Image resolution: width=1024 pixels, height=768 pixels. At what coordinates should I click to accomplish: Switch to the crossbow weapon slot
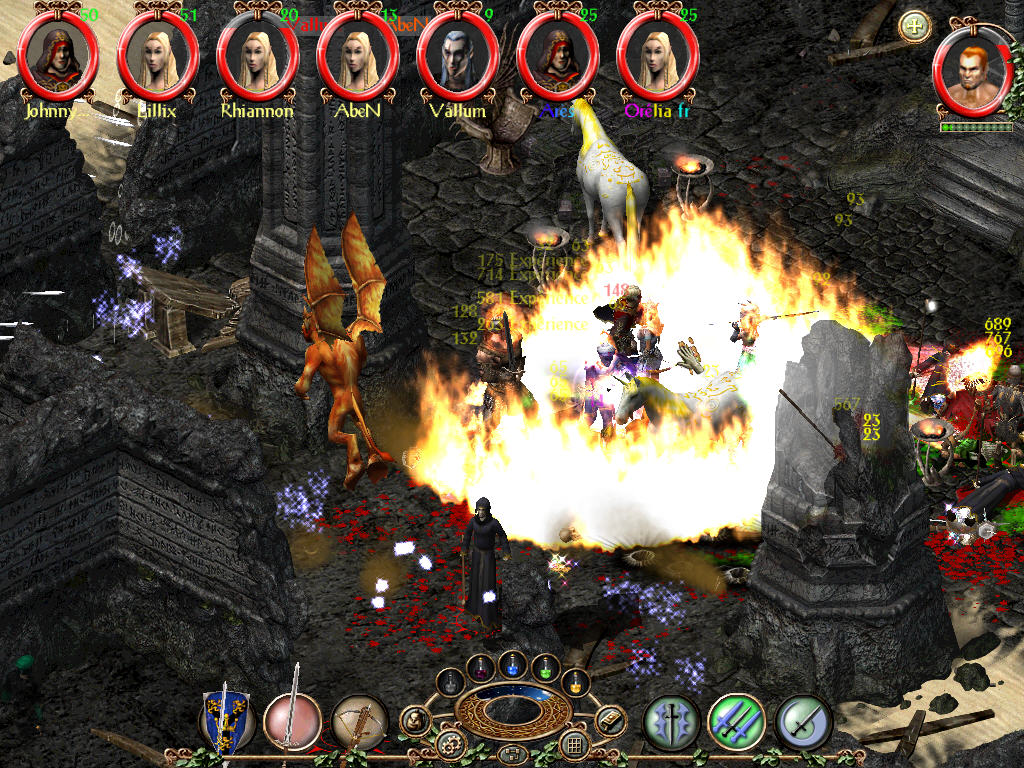point(359,720)
